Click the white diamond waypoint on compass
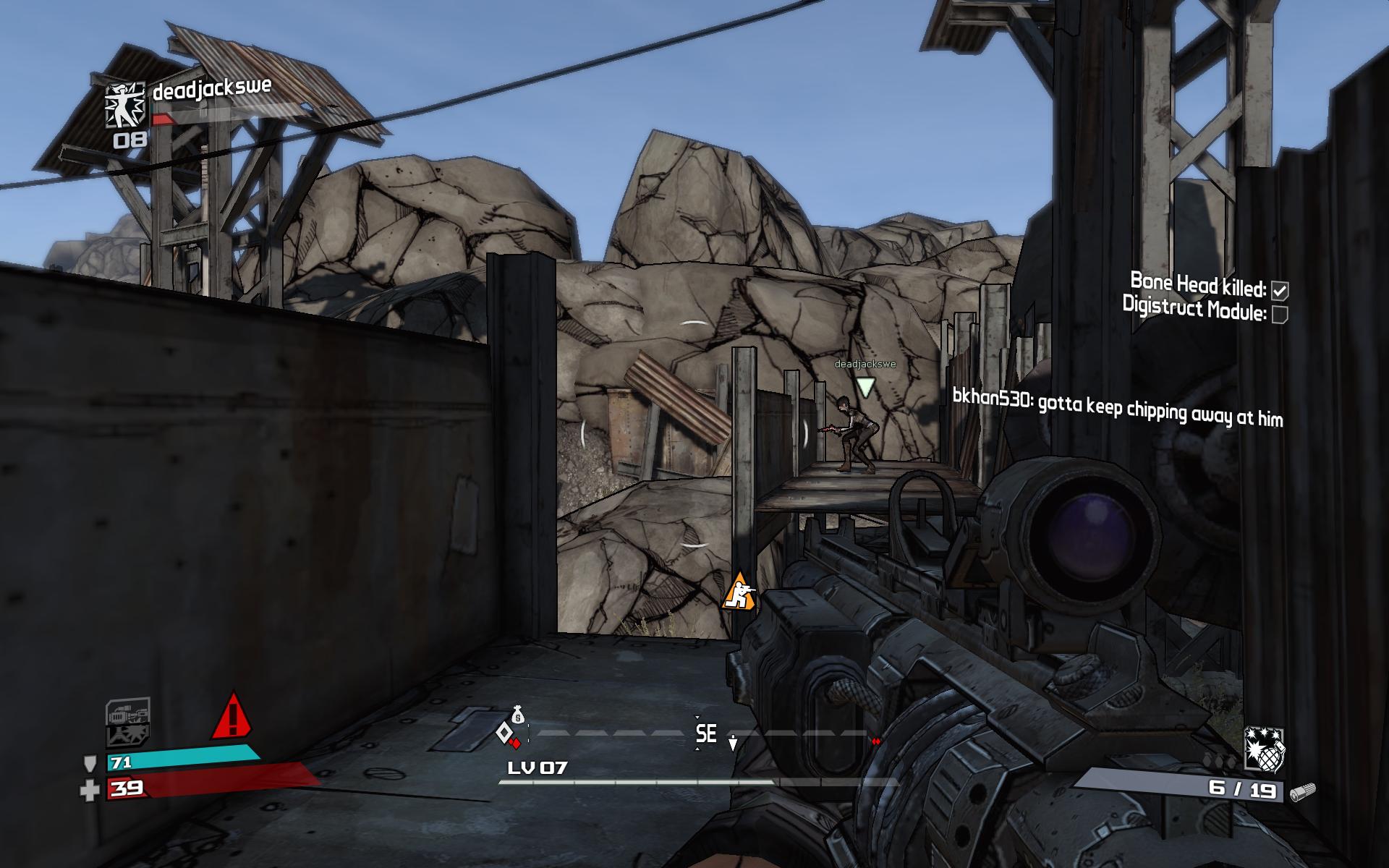 504,733
